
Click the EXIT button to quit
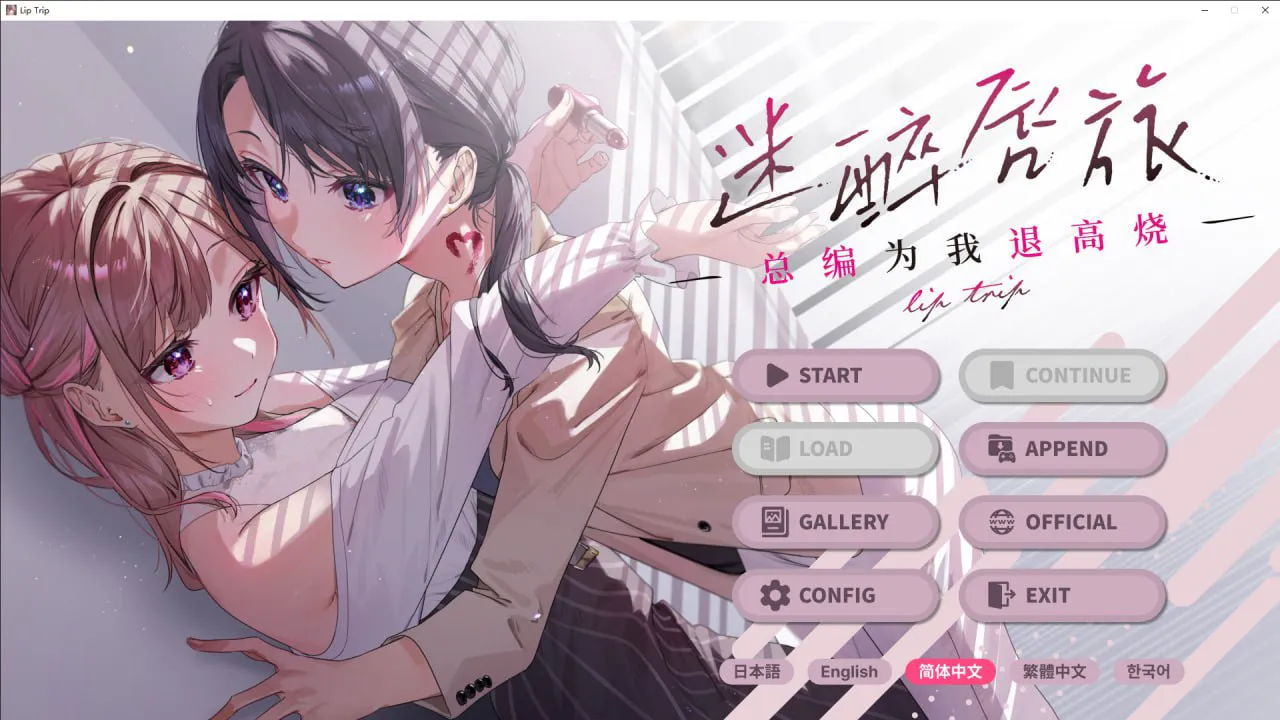[1063, 595]
